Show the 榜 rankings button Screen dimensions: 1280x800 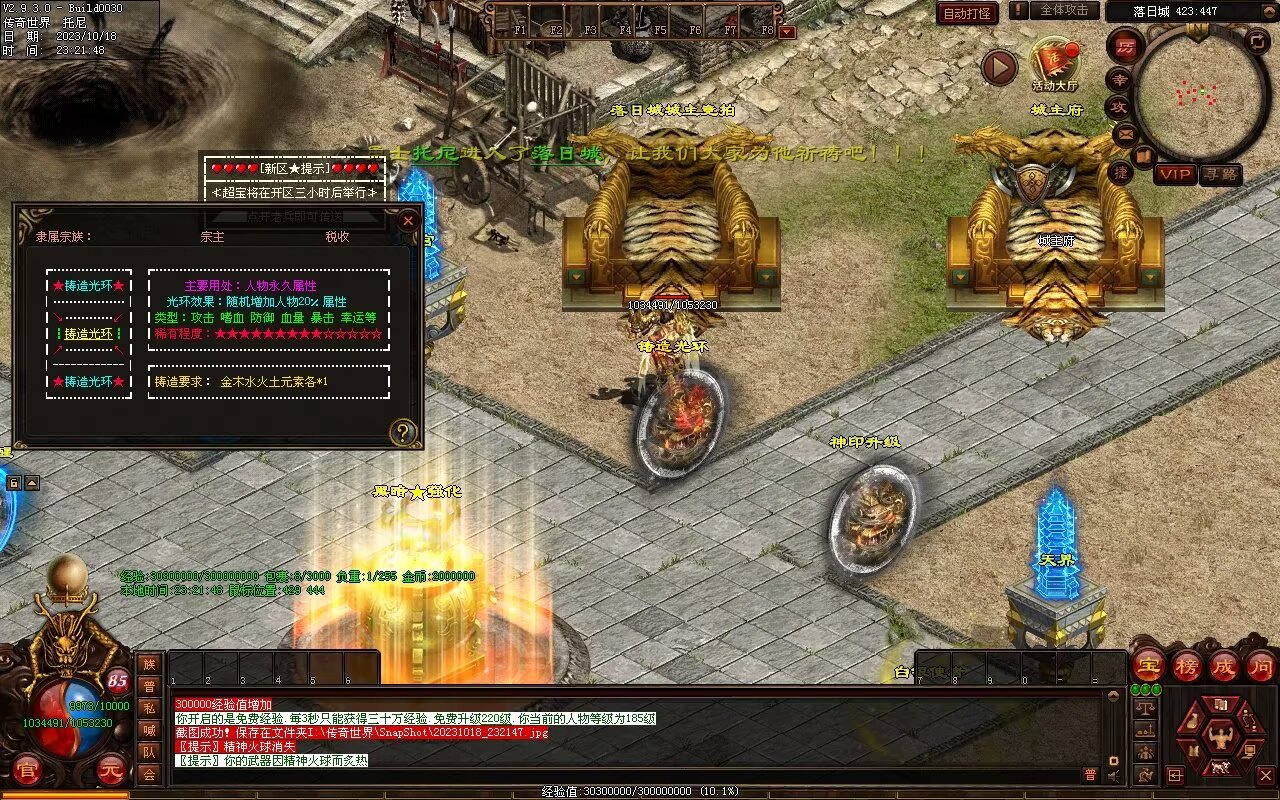[1187, 666]
